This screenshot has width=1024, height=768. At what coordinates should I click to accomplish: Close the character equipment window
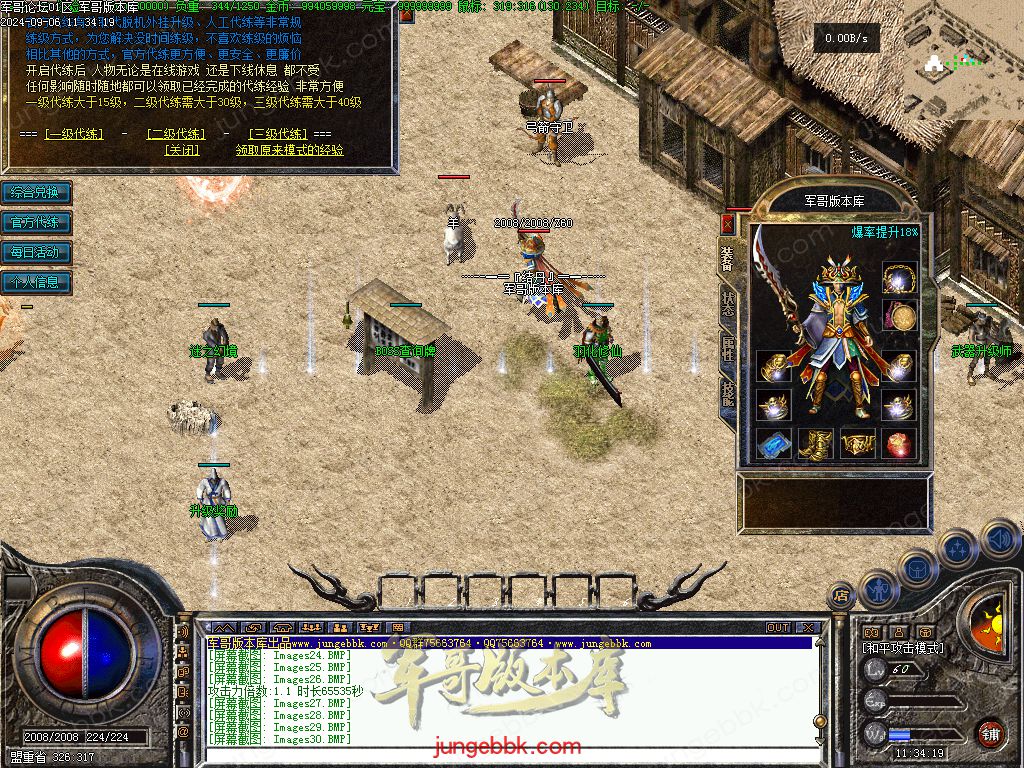click(727, 224)
